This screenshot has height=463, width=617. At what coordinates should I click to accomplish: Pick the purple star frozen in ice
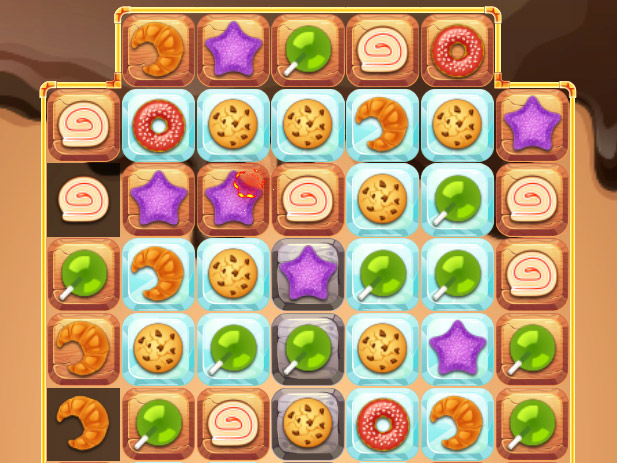(x=457, y=348)
